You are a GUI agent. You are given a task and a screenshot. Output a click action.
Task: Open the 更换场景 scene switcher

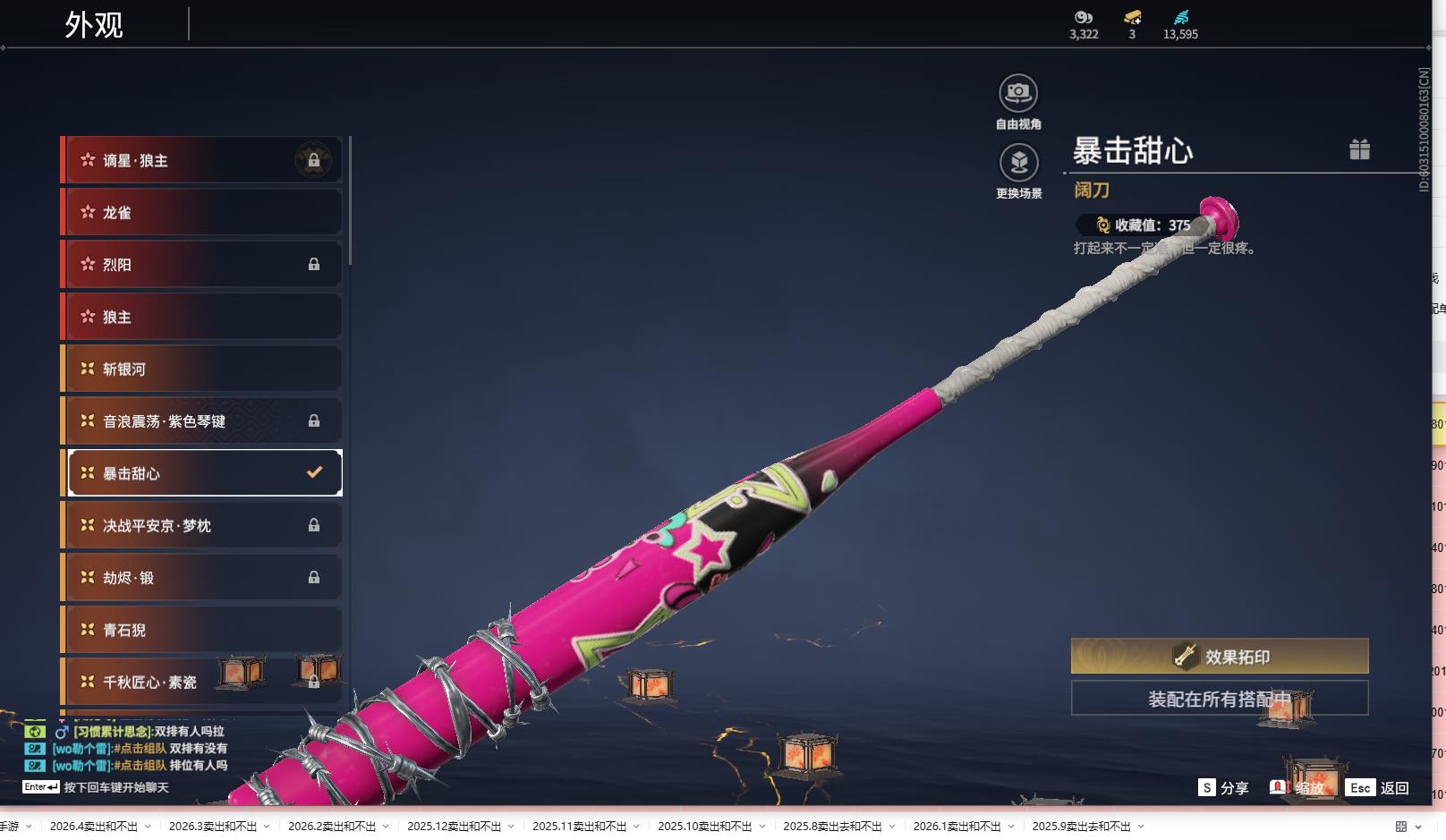click(1018, 164)
